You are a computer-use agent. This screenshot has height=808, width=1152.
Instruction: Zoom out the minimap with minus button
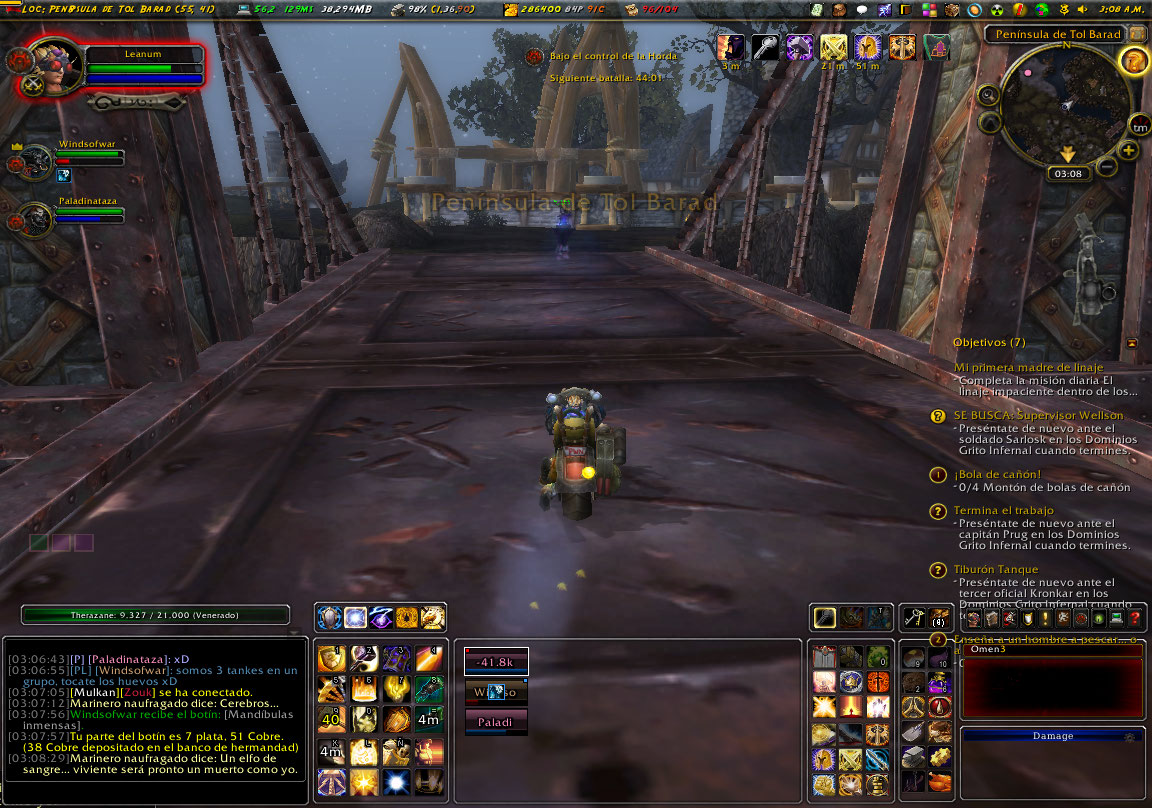point(1106,167)
